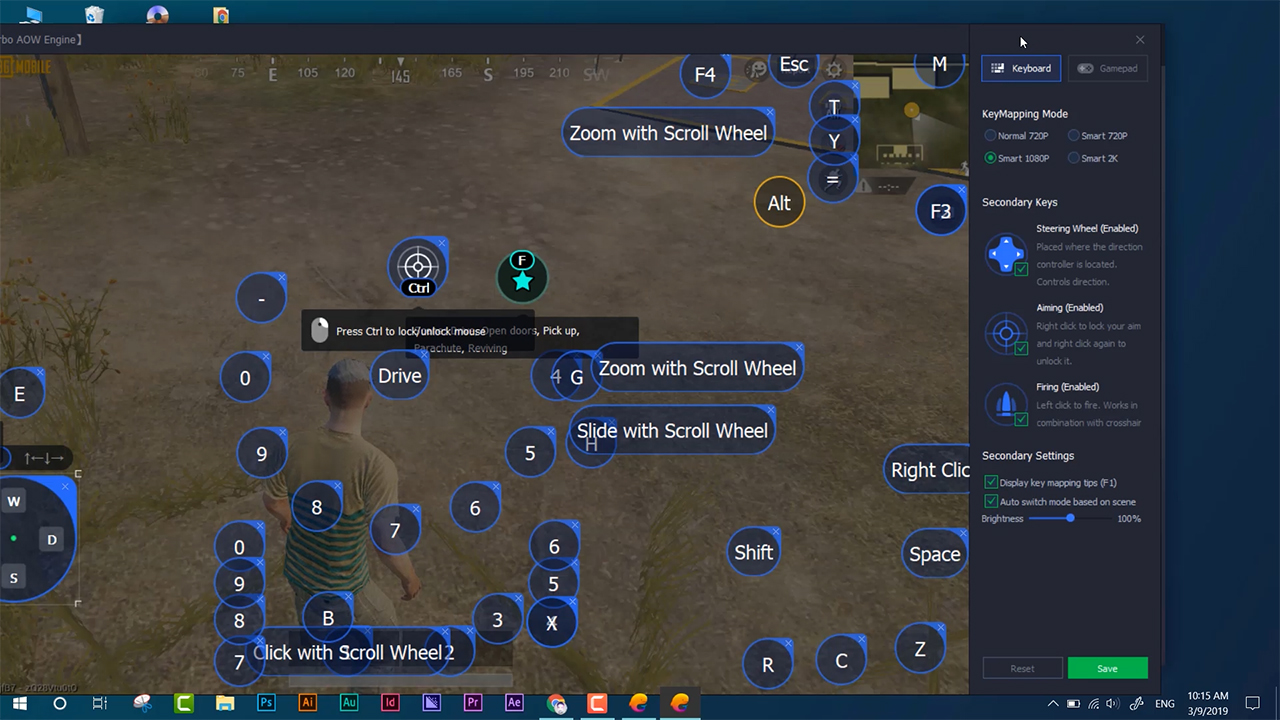This screenshot has width=1280, height=720.
Task: Uncheck Display key mapping tips
Action: pos(991,483)
